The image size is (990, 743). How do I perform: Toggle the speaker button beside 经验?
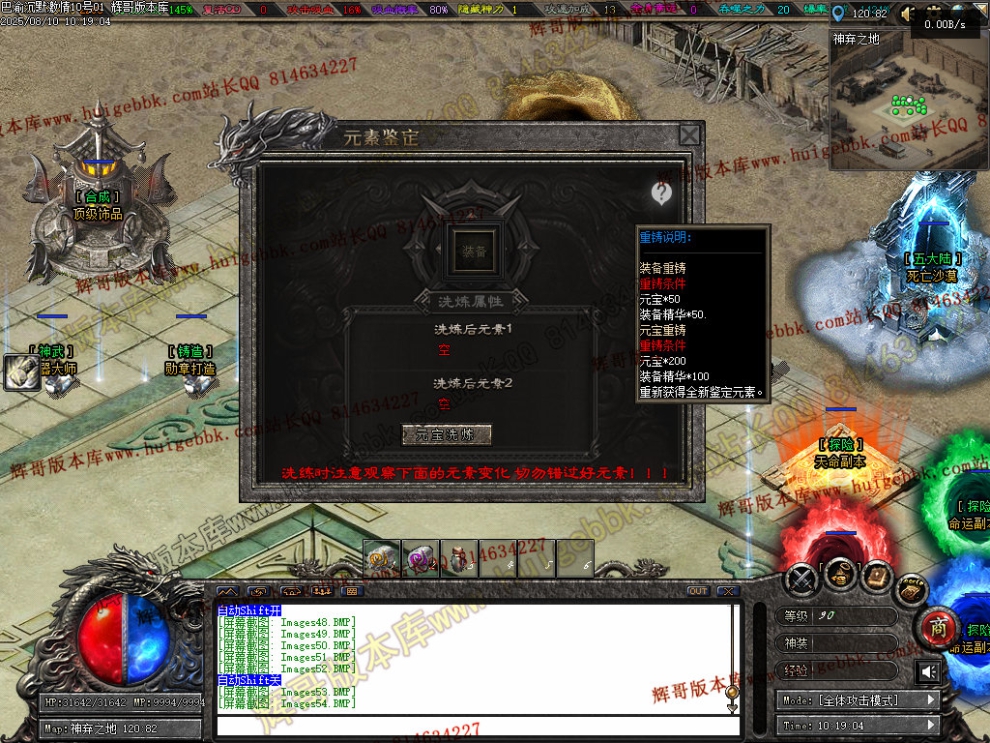tap(928, 671)
